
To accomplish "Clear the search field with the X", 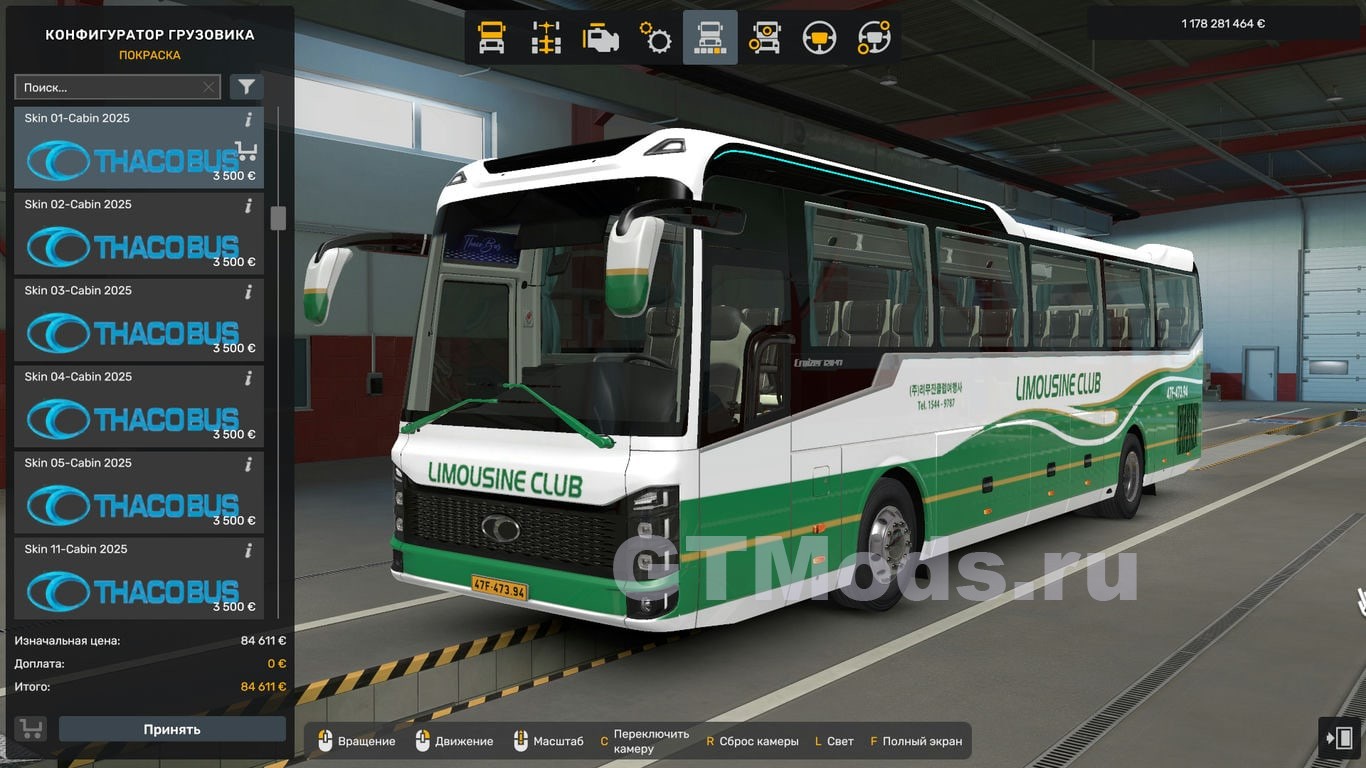I will click(208, 88).
